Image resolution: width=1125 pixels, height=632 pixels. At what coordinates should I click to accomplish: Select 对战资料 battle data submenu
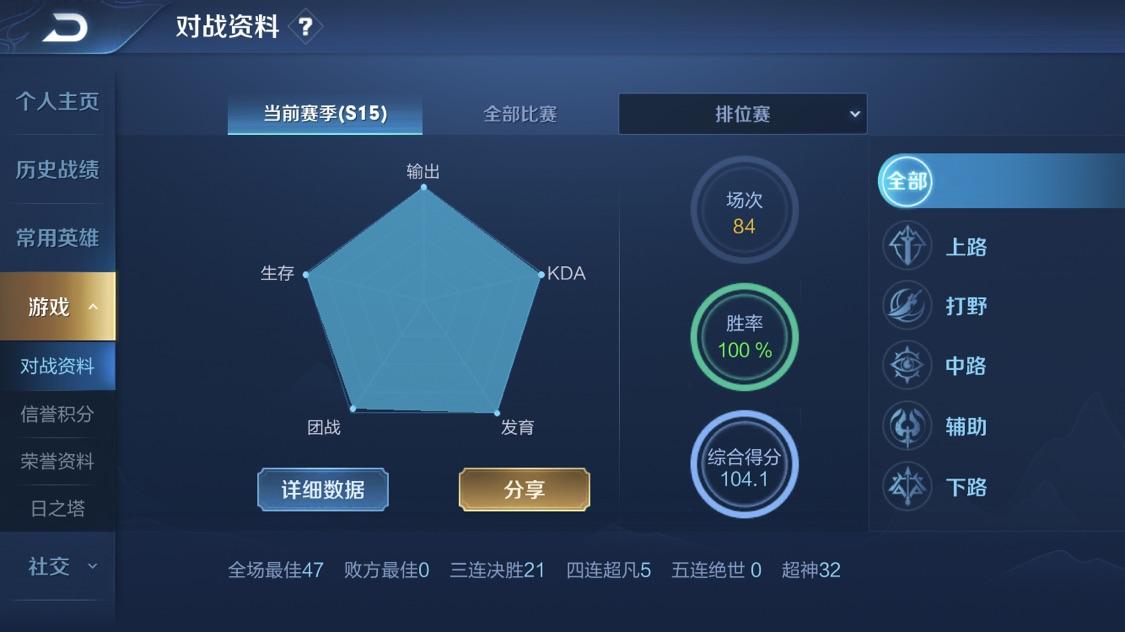click(x=57, y=366)
